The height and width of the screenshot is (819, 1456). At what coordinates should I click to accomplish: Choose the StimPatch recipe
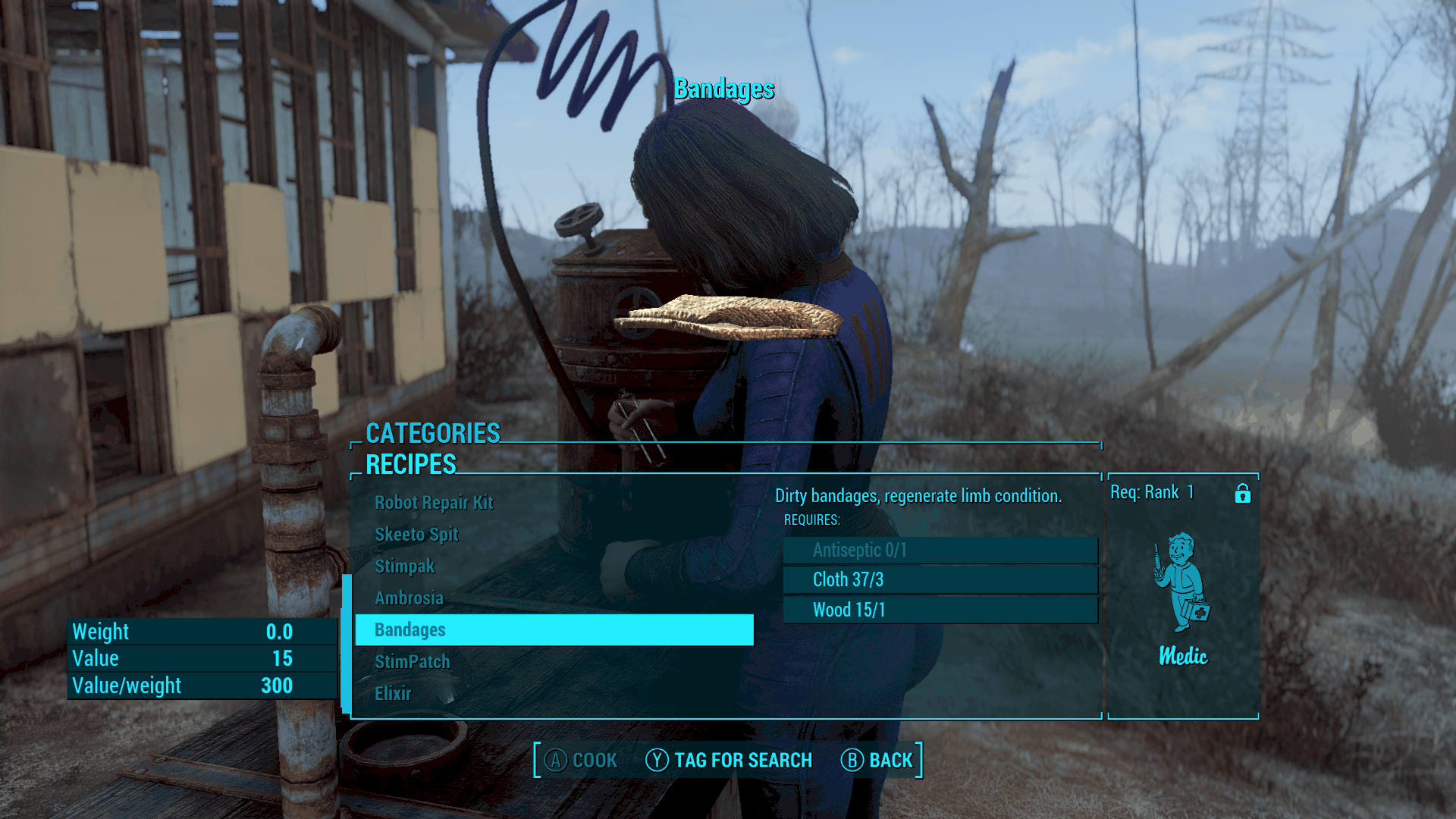click(x=412, y=662)
